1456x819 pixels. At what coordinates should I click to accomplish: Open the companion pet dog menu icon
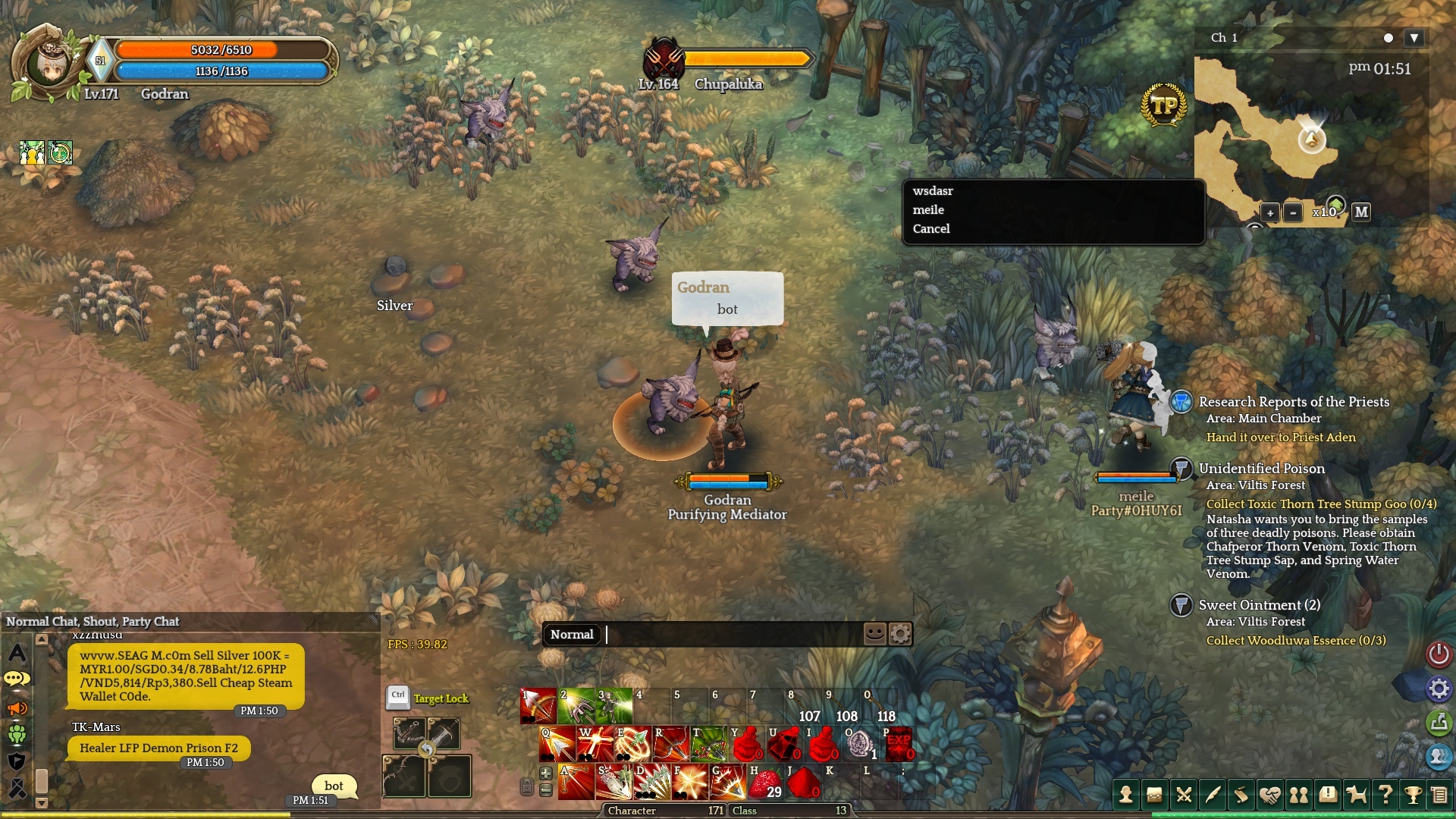tap(1356, 795)
